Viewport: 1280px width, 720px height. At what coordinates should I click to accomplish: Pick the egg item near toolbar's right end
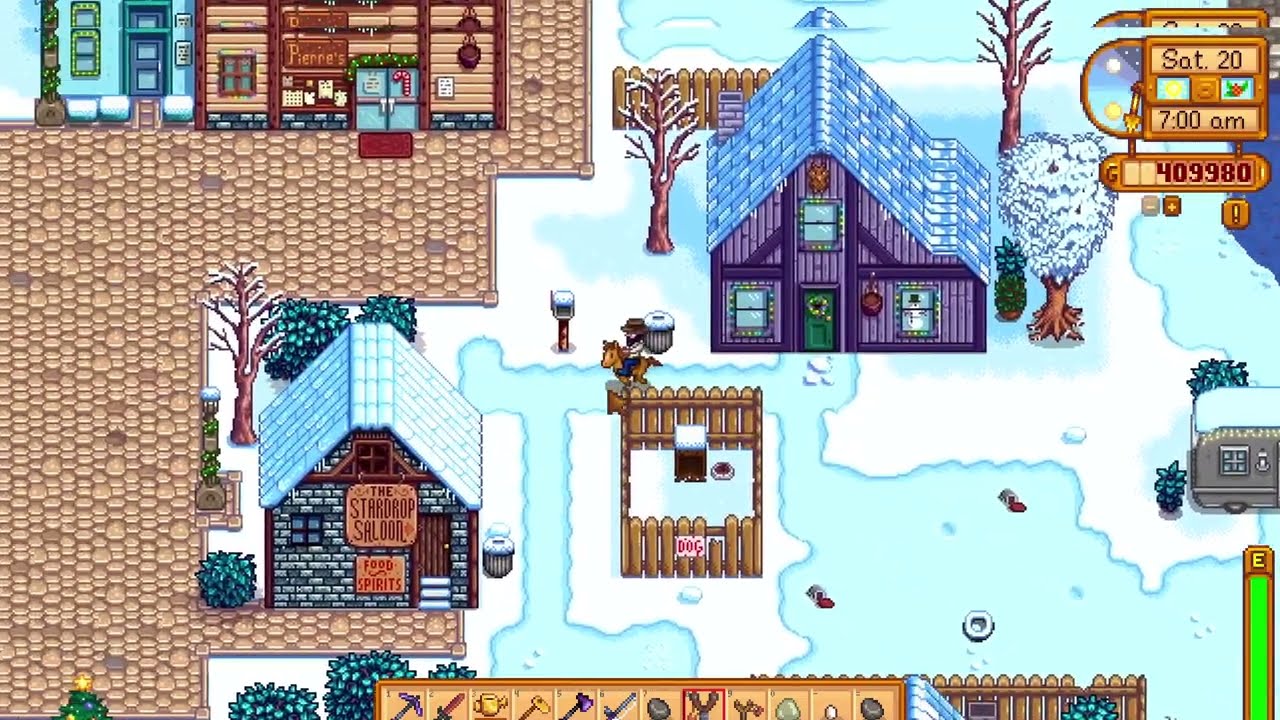(x=830, y=706)
